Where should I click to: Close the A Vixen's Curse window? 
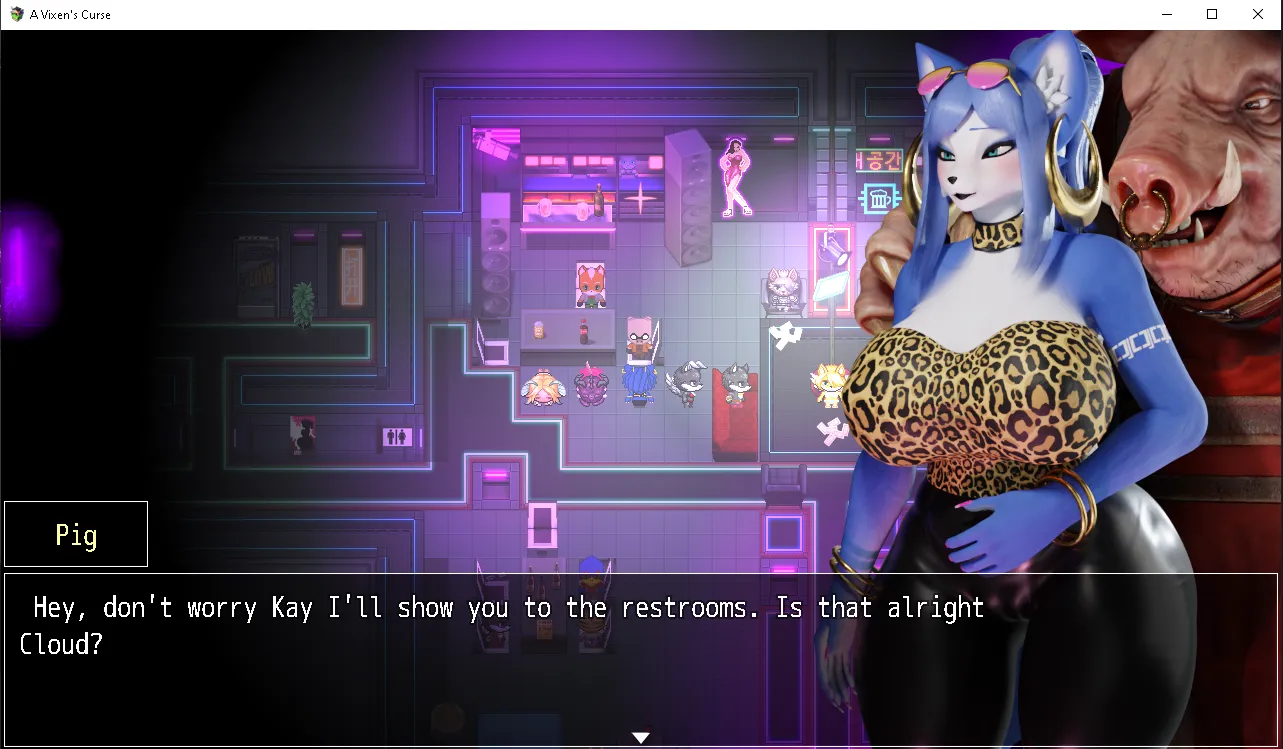pos(1258,14)
